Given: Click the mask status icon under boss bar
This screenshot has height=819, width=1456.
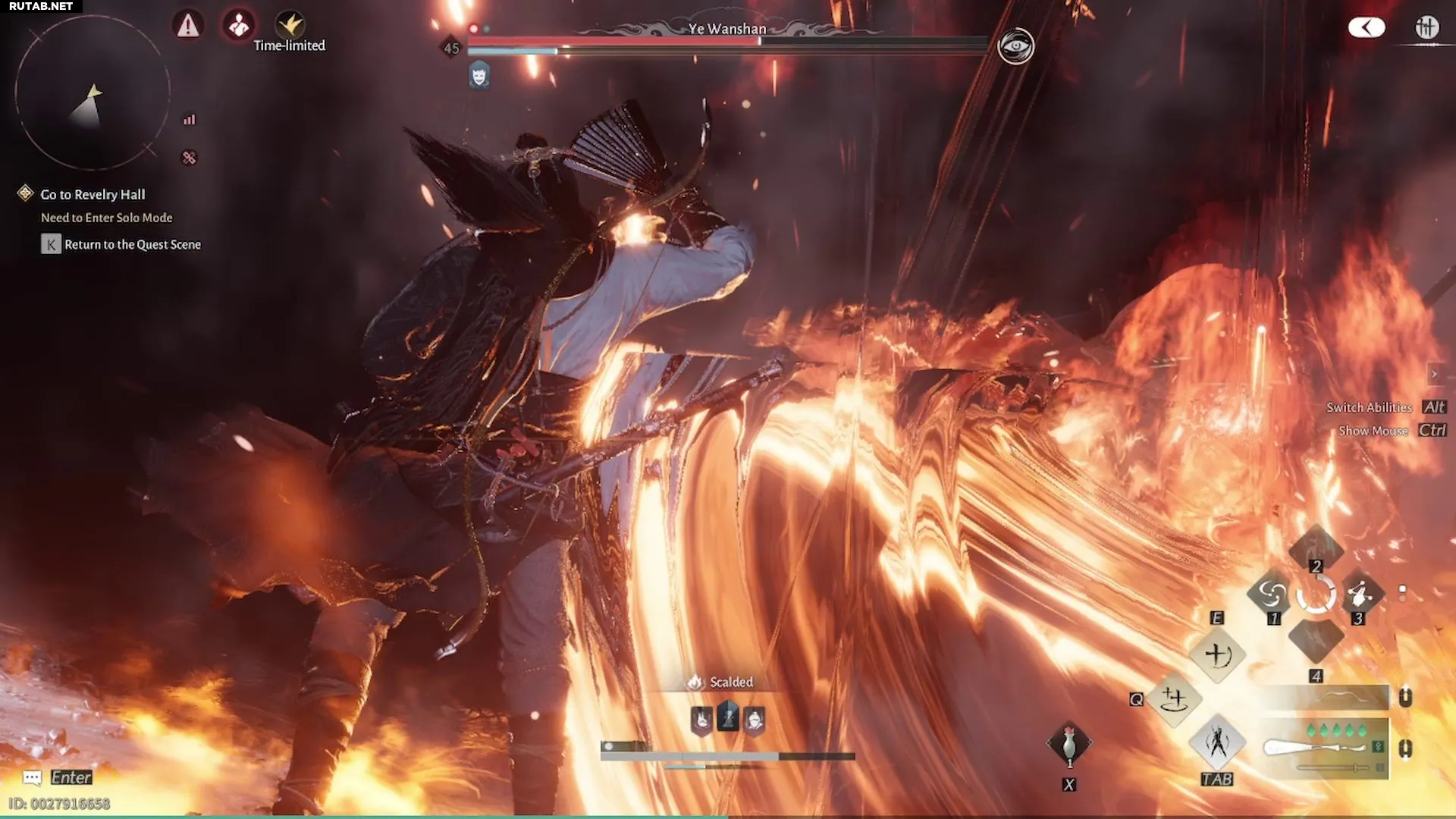Looking at the screenshot, I should 479,75.
